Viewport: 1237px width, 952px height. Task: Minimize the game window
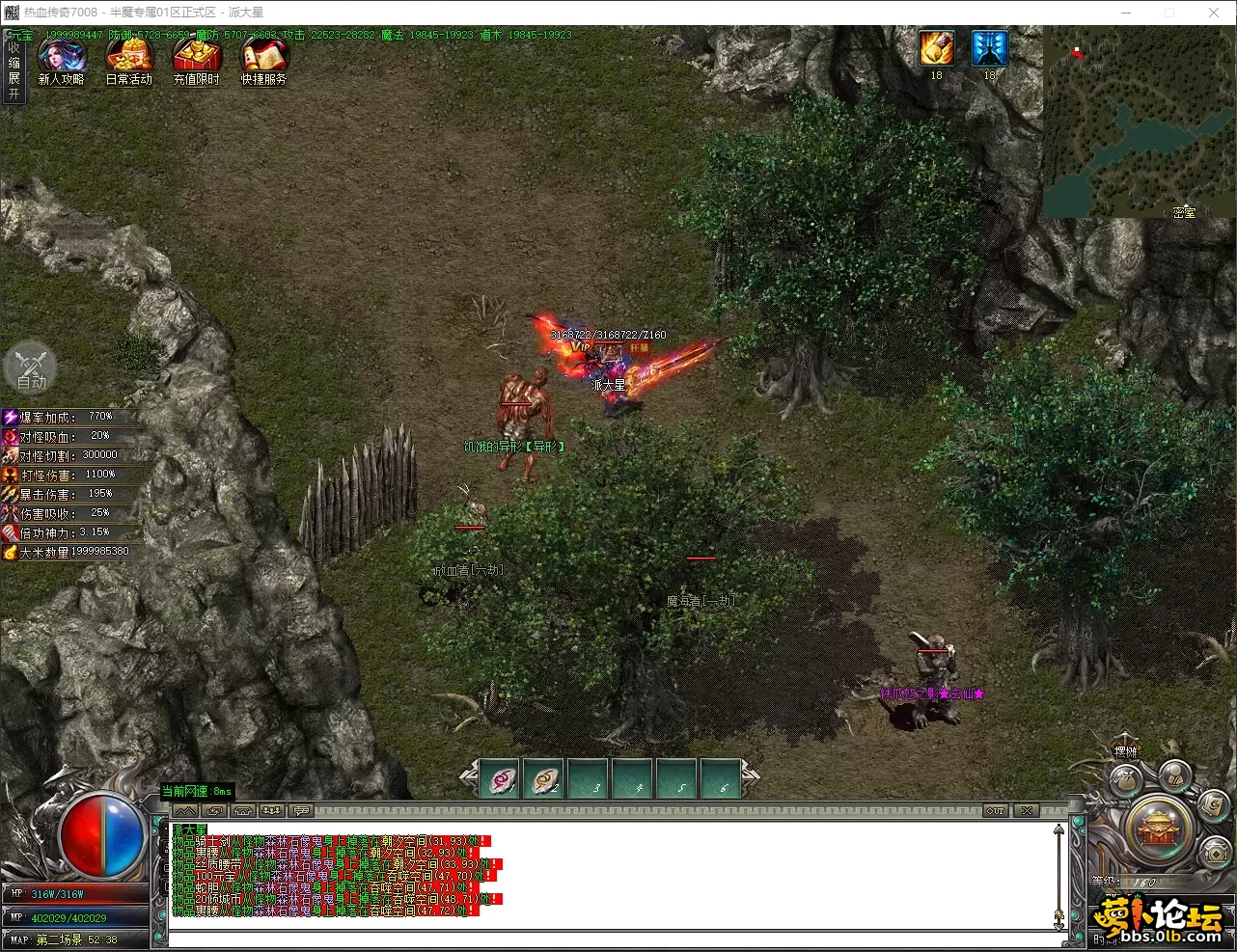click(1126, 13)
